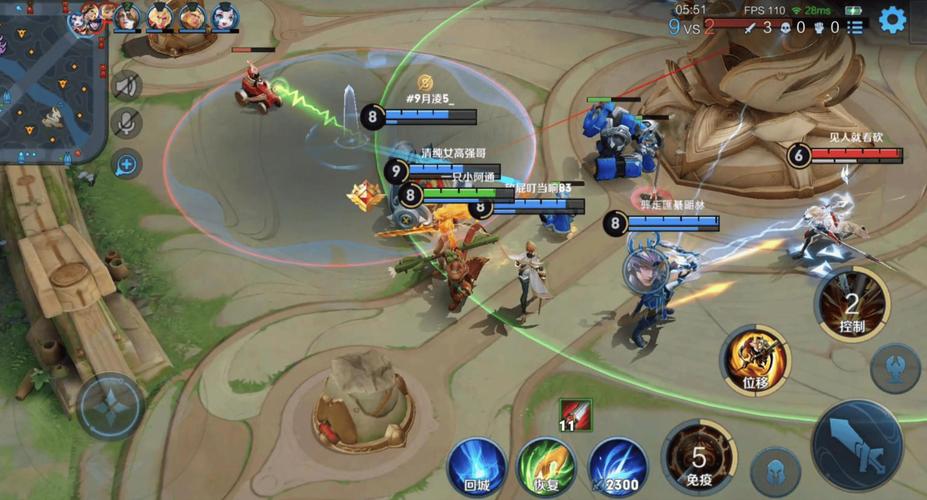
Task: Toggle the muted speaker button
Action: point(126,86)
